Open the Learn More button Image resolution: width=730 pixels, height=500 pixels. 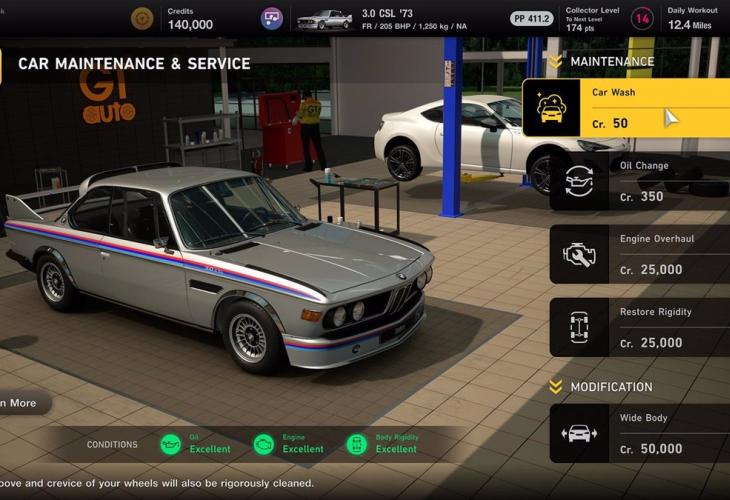click(22, 403)
